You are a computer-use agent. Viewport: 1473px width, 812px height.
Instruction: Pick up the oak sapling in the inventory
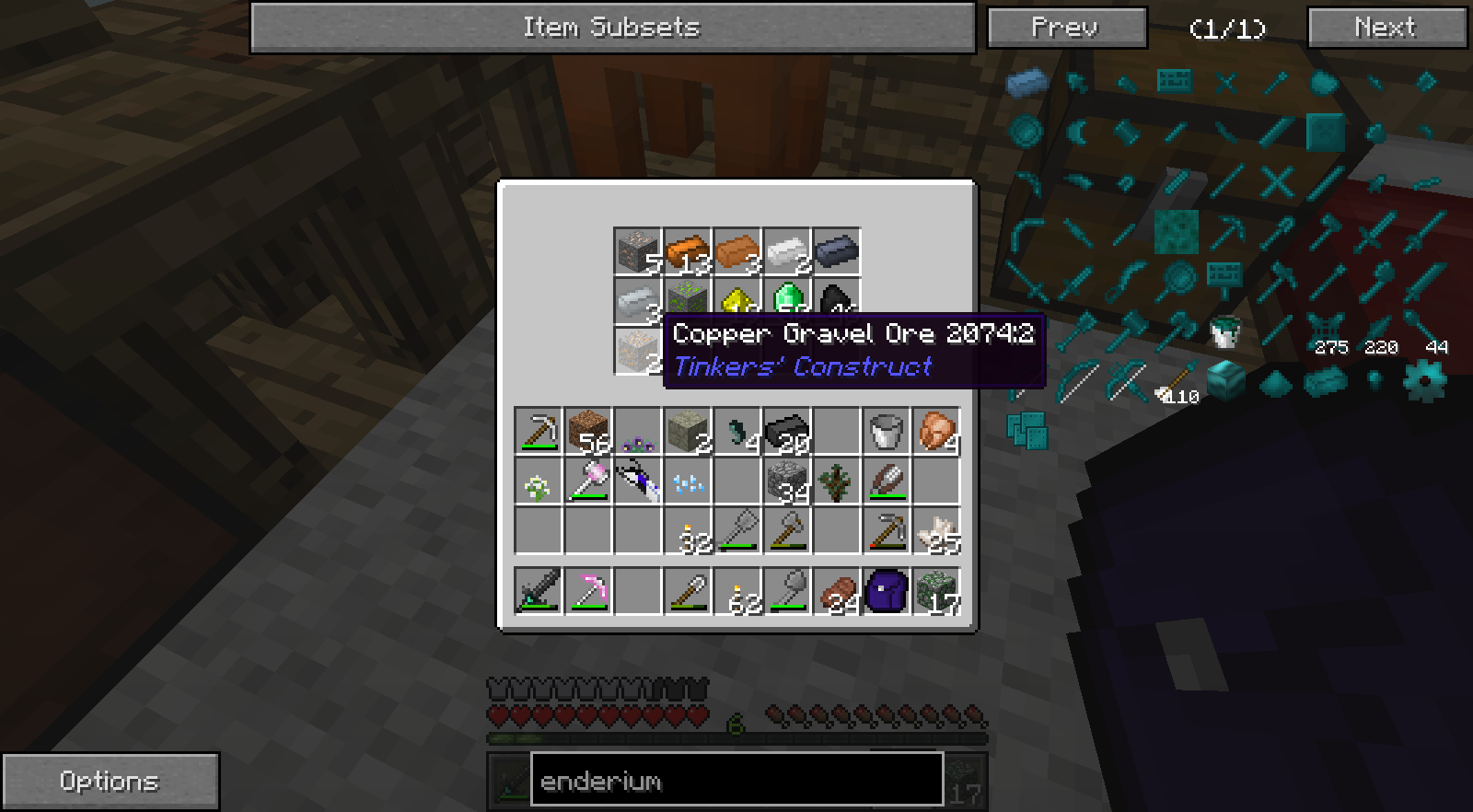coord(836,481)
